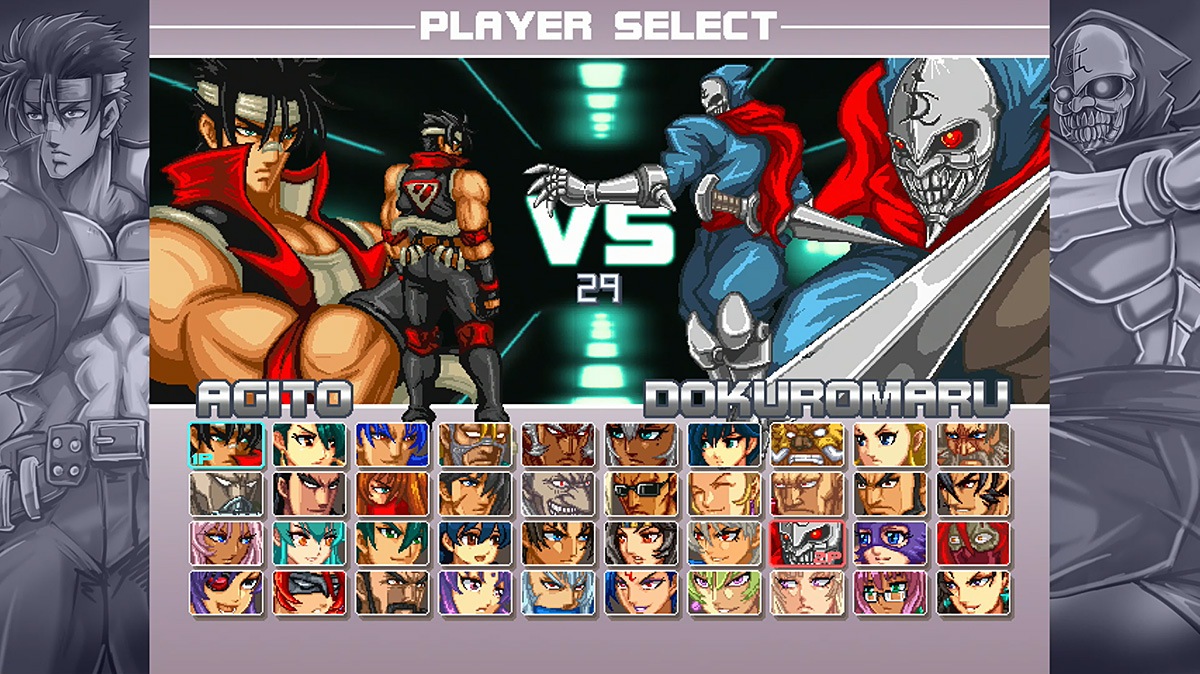Select the orange-haired fighter with red scarf
Viewport: 1200px width, 674px height.
(392, 494)
